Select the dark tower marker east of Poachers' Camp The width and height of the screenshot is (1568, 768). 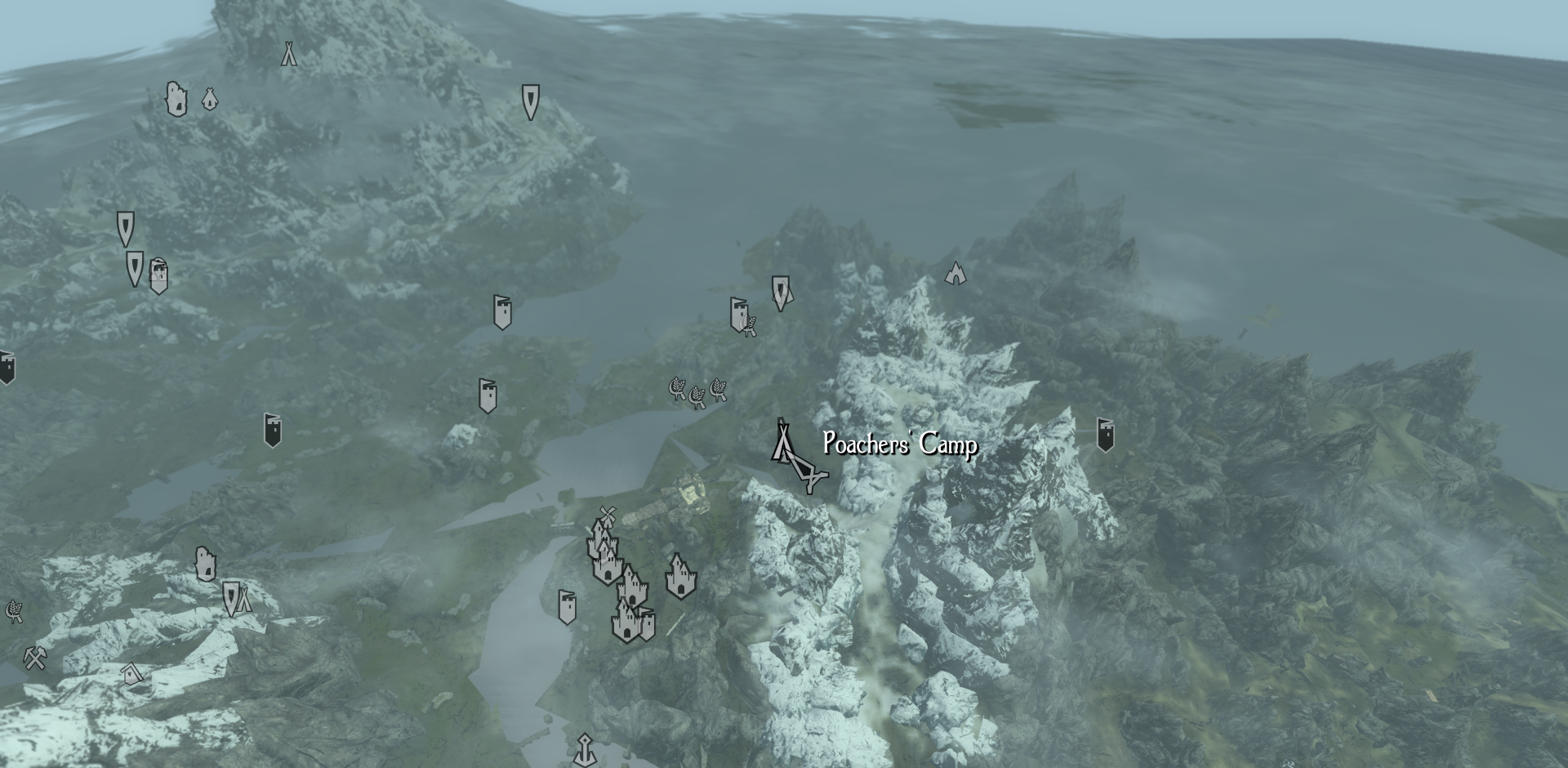pos(1104,435)
